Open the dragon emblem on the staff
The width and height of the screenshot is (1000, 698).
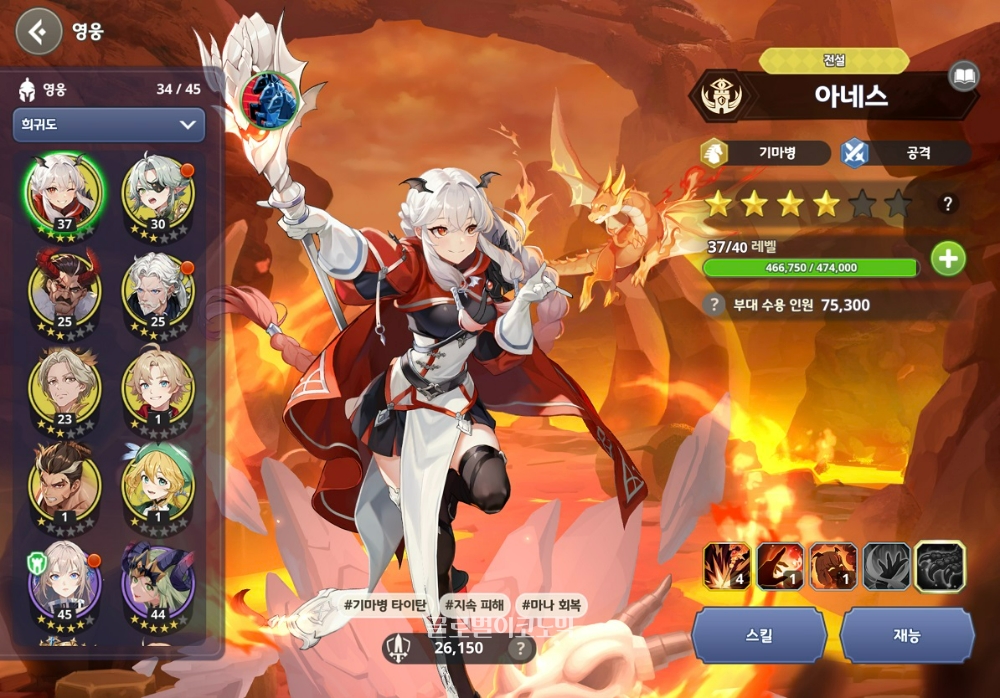point(269,98)
